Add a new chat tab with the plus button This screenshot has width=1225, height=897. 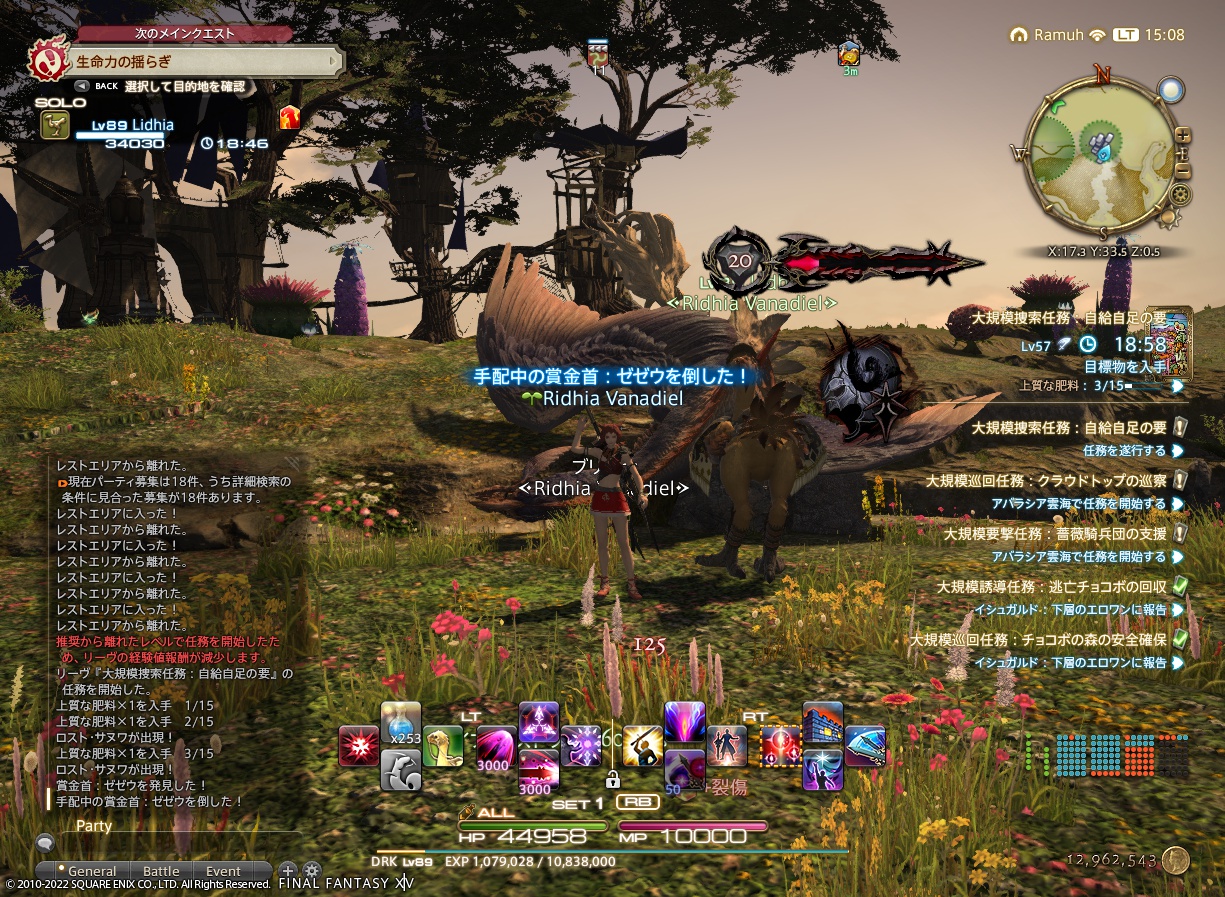coord(287,871)
